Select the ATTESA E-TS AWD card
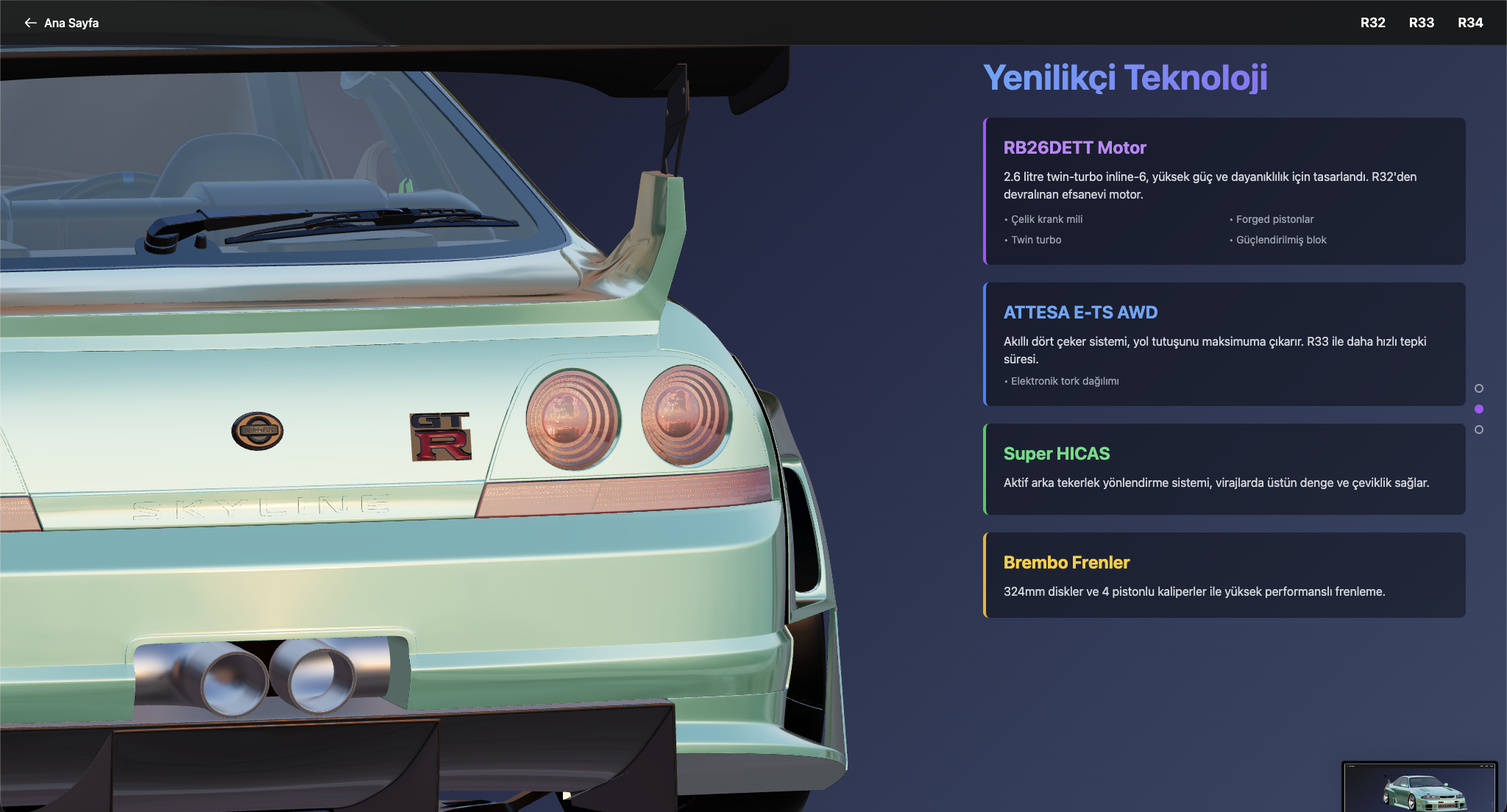Image resolution: width=1507 pixels, height=812 pixels. pos(1224,344)
